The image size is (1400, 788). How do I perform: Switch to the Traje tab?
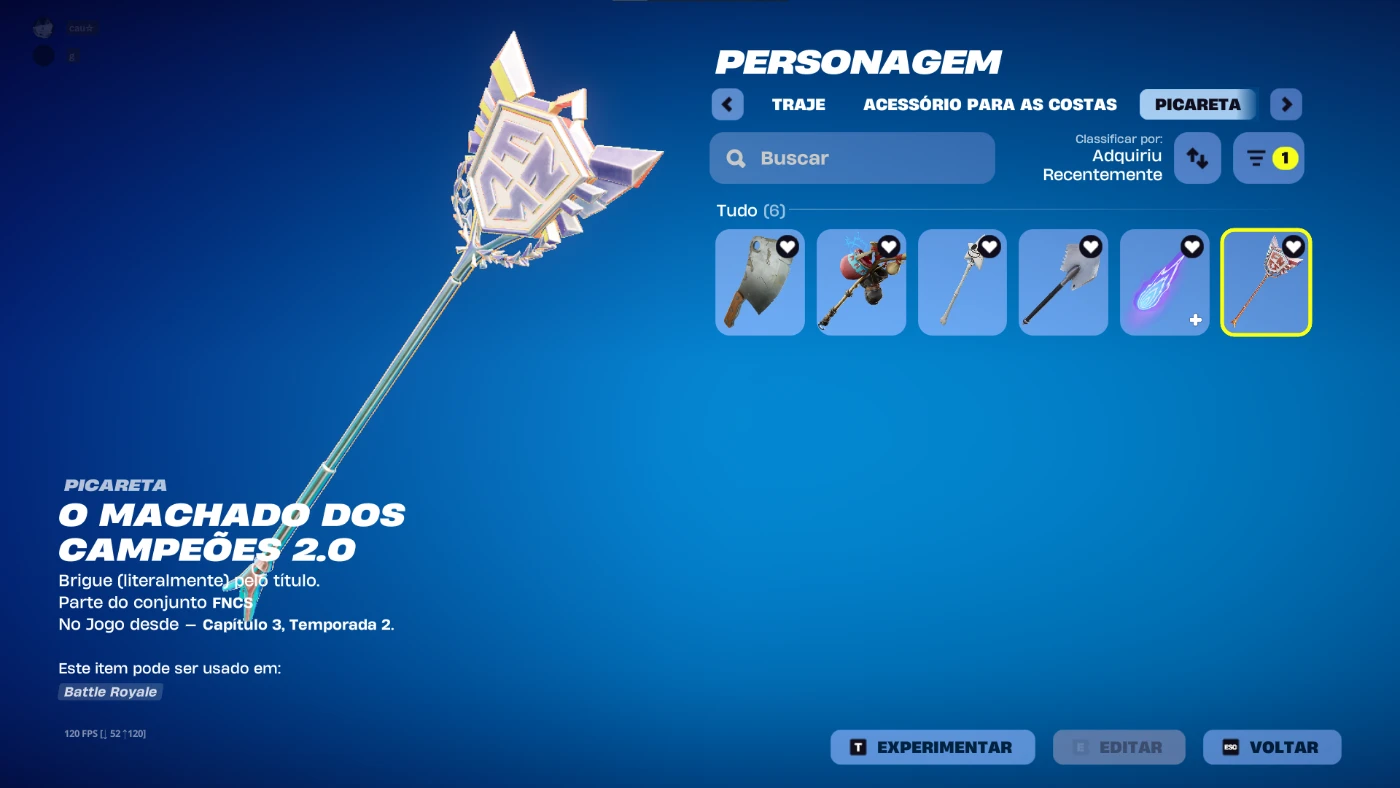coord(798,104)
